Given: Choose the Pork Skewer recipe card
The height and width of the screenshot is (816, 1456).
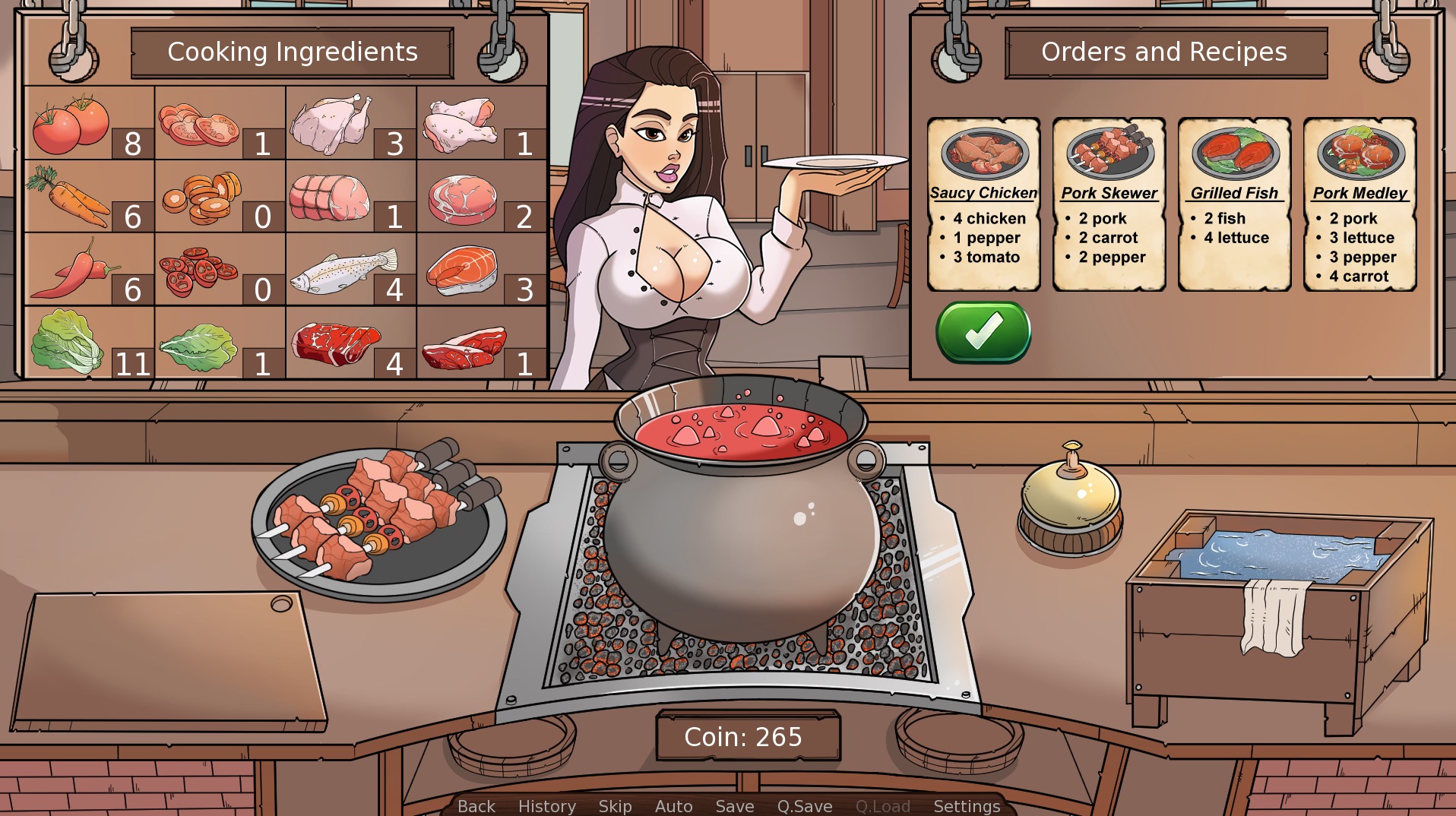Looking at the screenshot, I should pyautogui.click(x=1109, y=204).
